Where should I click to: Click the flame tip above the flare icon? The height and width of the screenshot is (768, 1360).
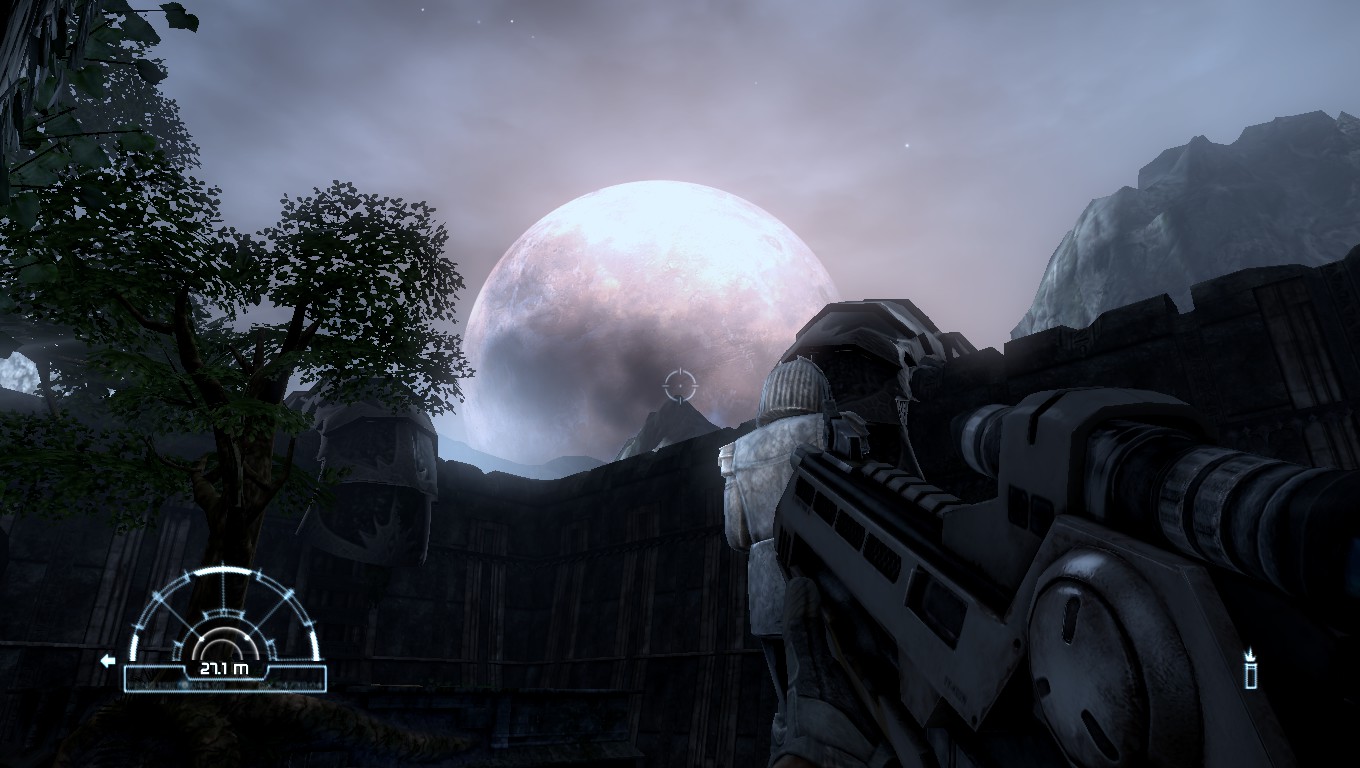click(x=1250, y=652)
